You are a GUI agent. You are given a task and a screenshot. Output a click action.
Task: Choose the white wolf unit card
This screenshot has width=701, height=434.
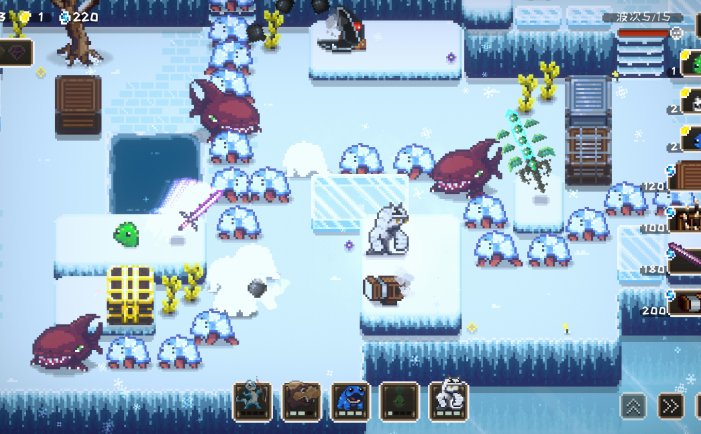point(449,400)
